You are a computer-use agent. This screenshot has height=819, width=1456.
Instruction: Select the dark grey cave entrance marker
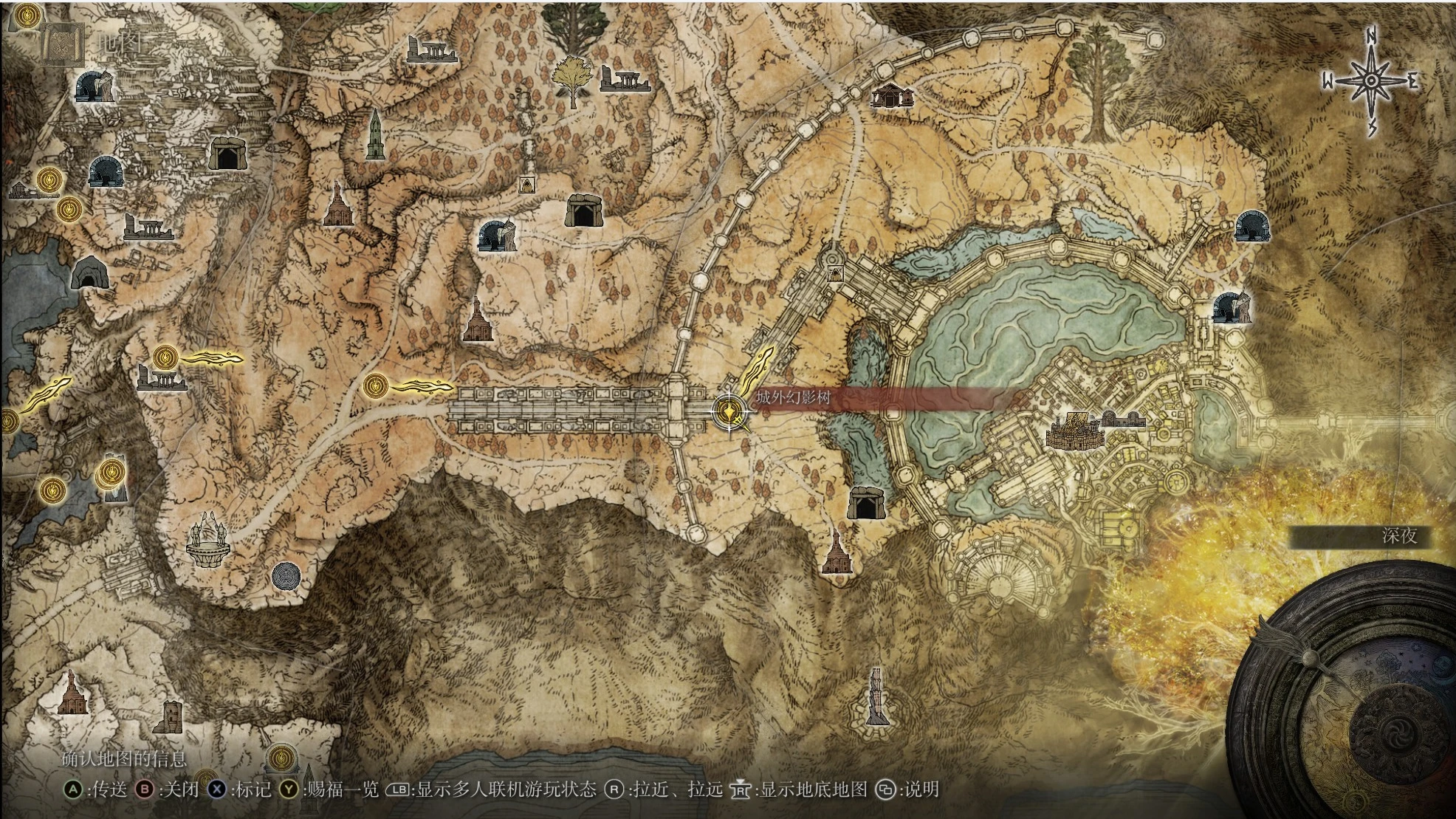(90, 273)
